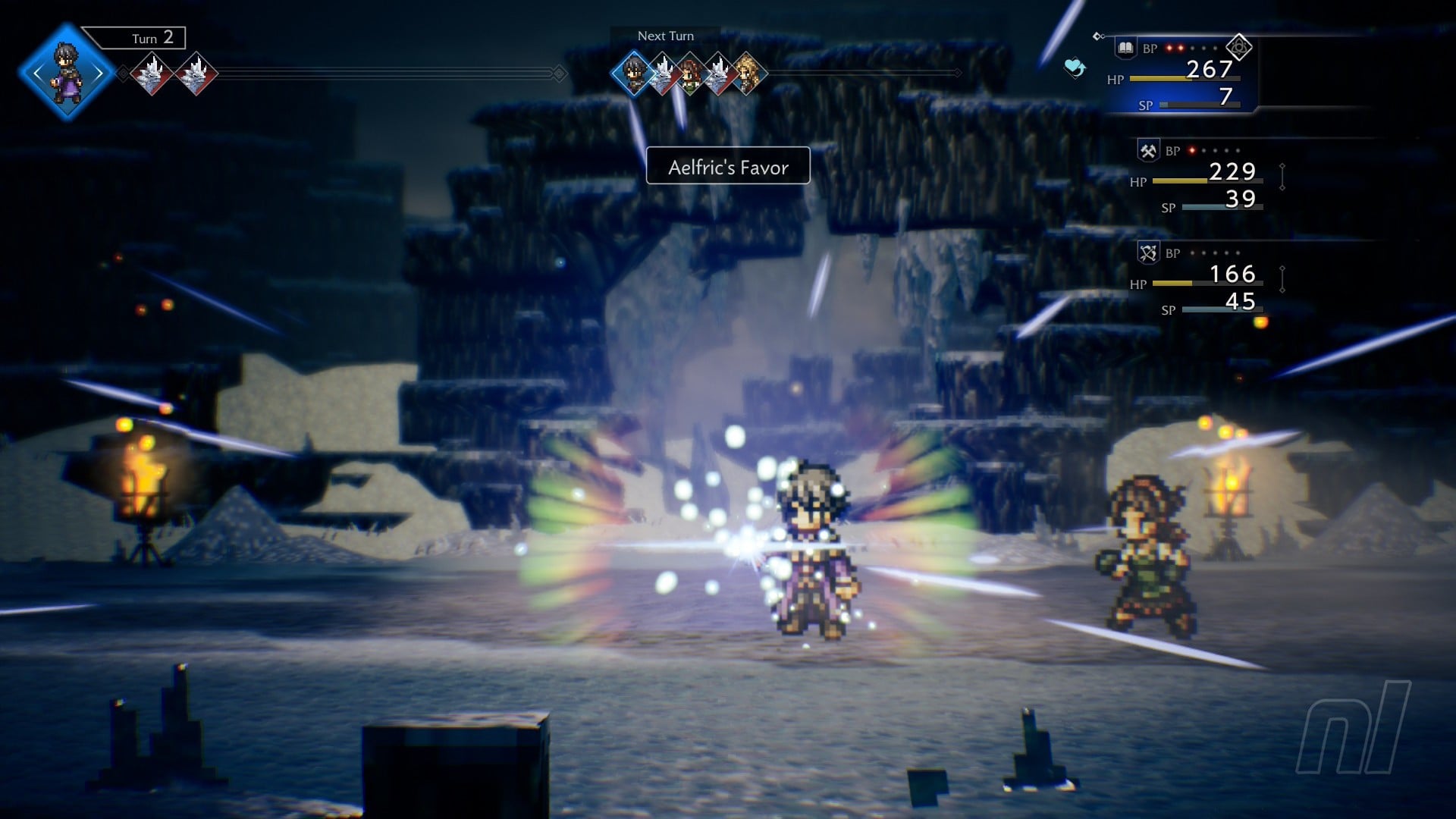Select the active character's large turn portrait
1456x819 pixels.
pyautogui.click(x=67, y=73)
